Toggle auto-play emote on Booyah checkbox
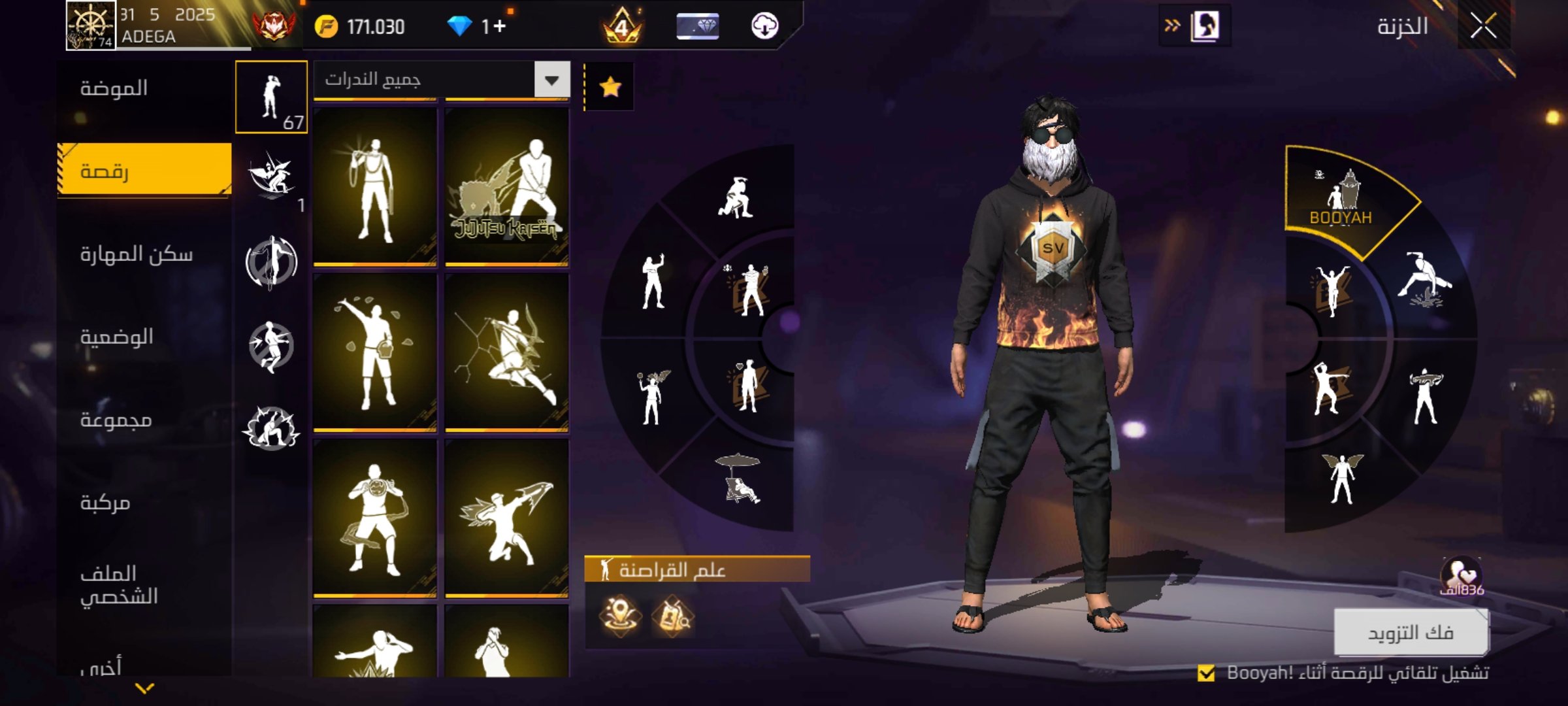This screenshot has height=706, width=1568. (x=1206, y=673)
